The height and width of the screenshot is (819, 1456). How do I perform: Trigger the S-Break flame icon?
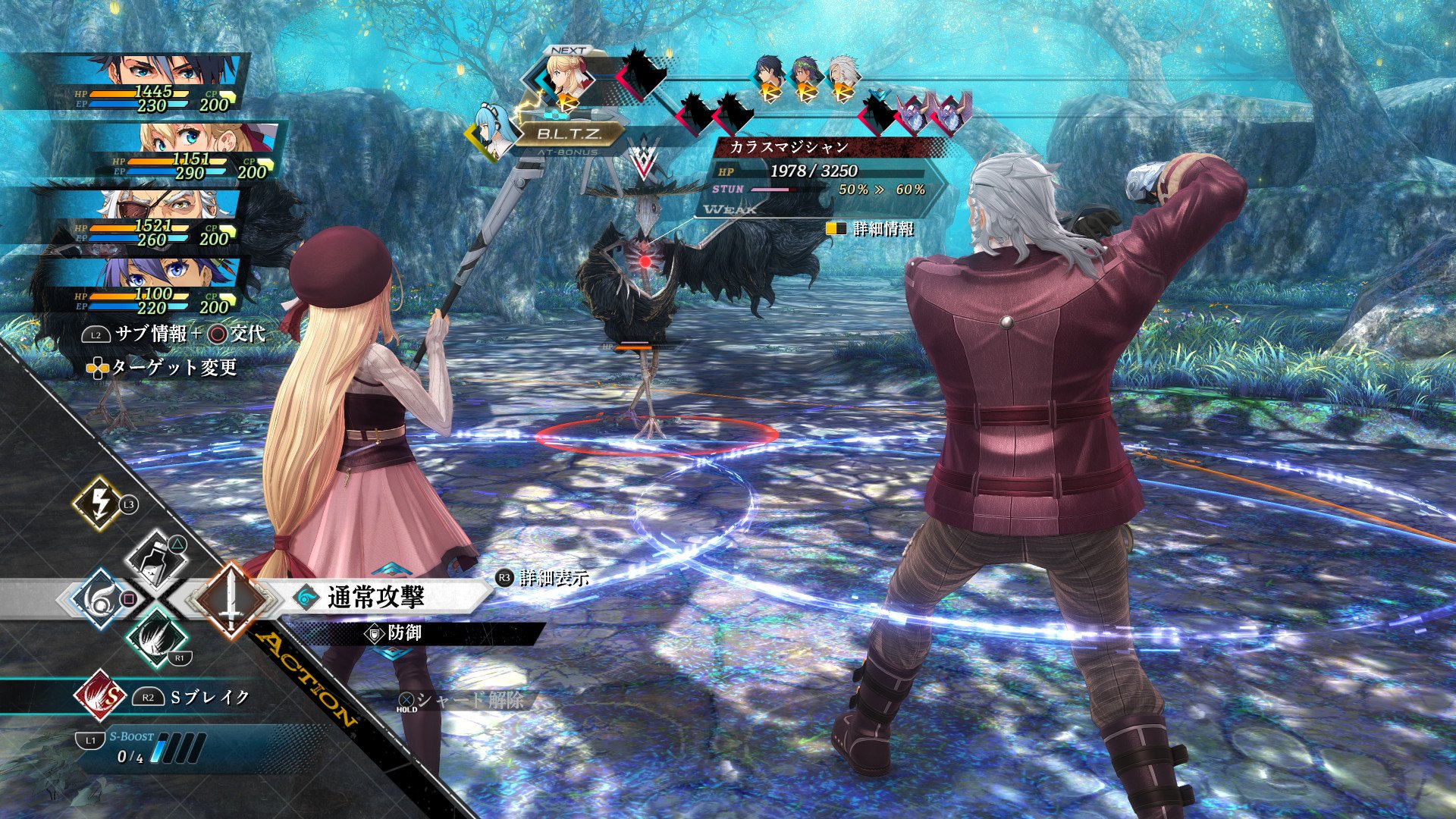[x=99, y=696]
